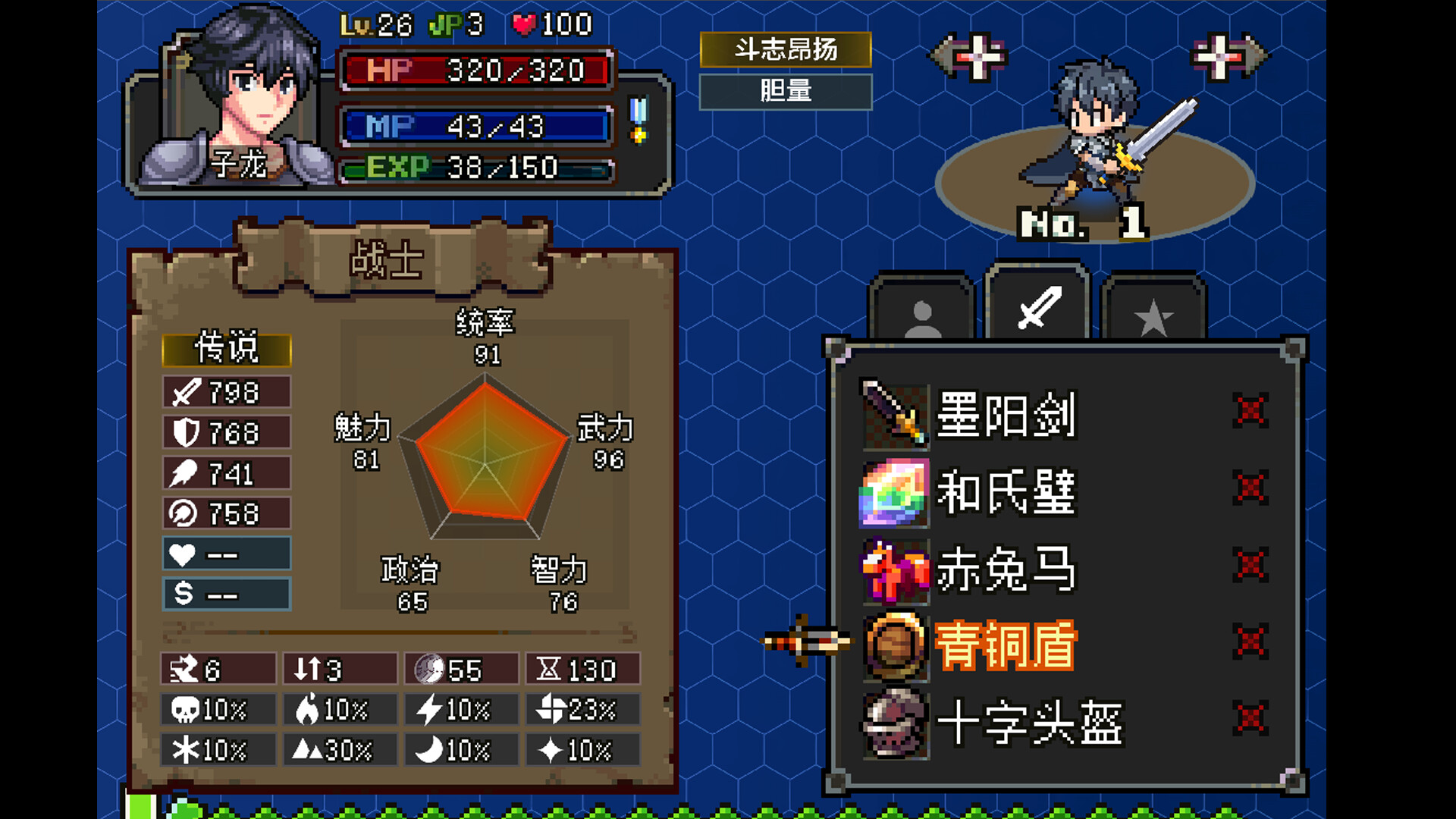Click the 斗志昂扬 status banner
Image resolution: width=1456 pixels, height=819 pixels.
[785, 52]
